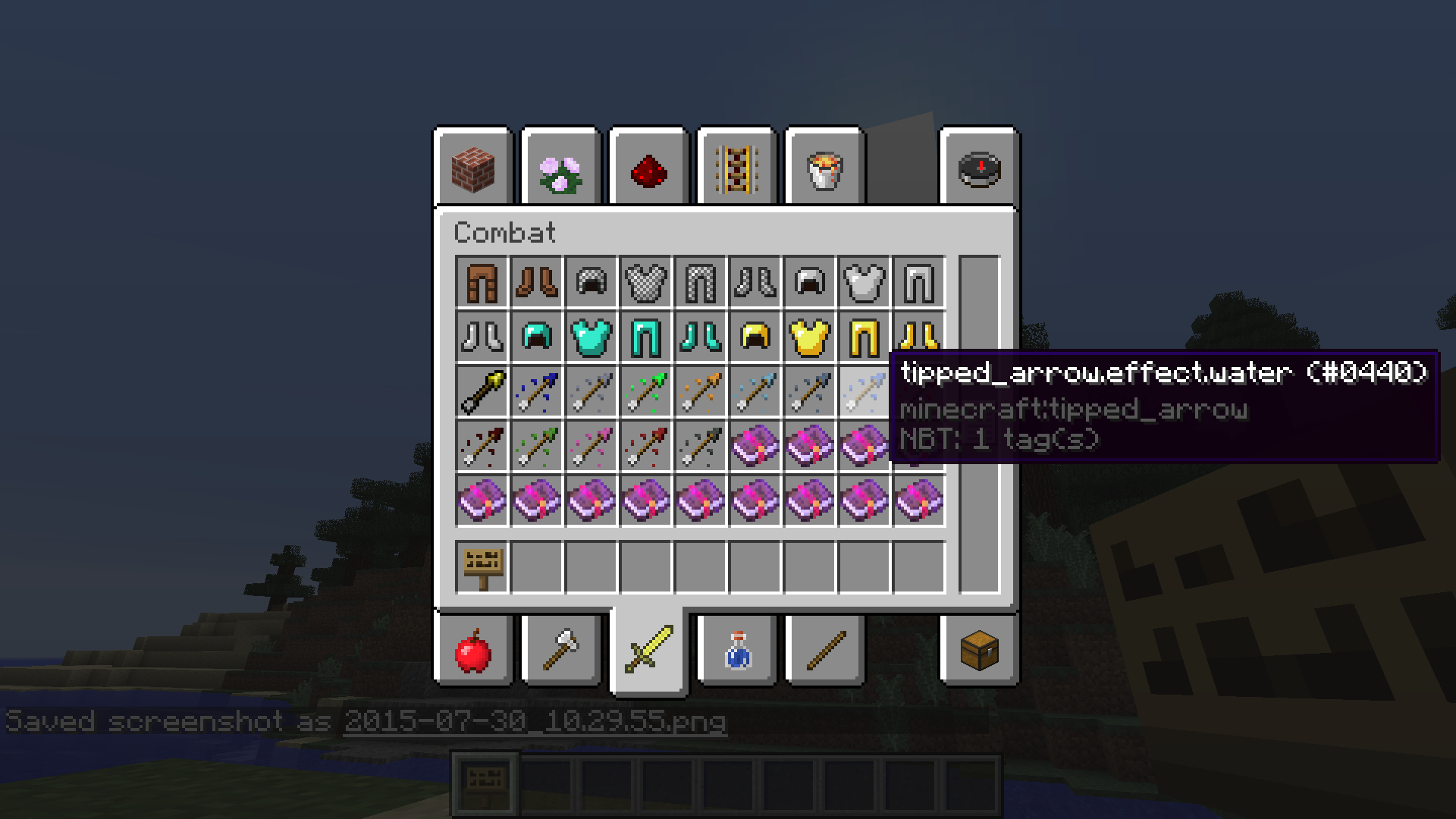This screenshot has height=819, width=1456.
Task: Pick up the leather leggings
Action: click(482, 283)
